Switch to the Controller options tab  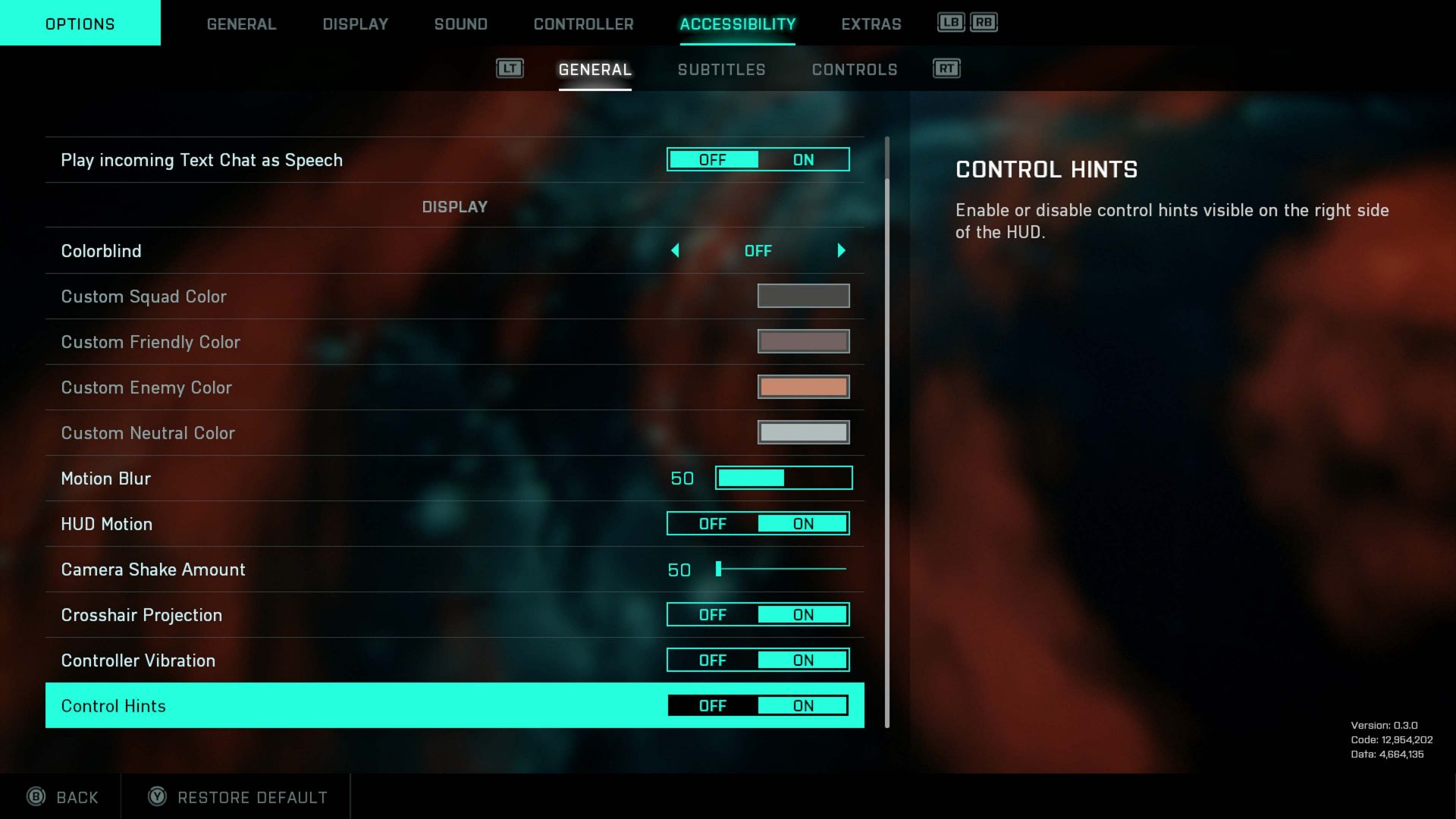pos(584,24)
